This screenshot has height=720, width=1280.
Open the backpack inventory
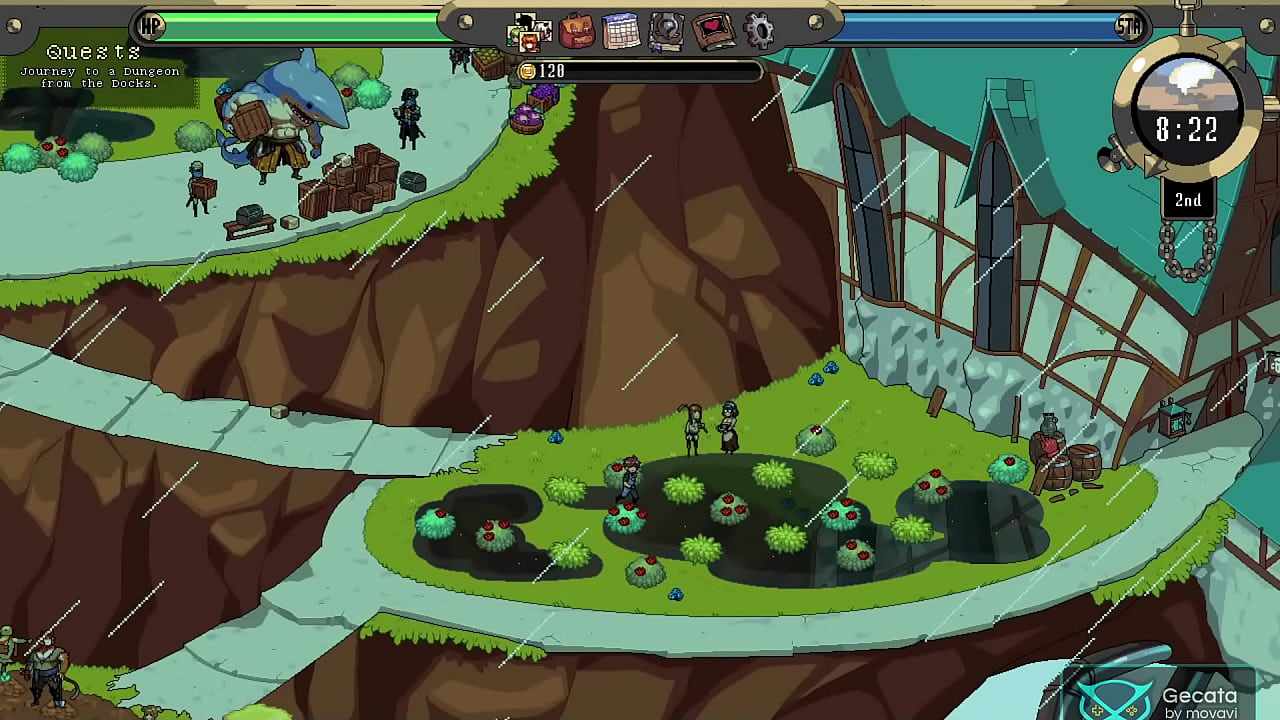click(576, 32)
